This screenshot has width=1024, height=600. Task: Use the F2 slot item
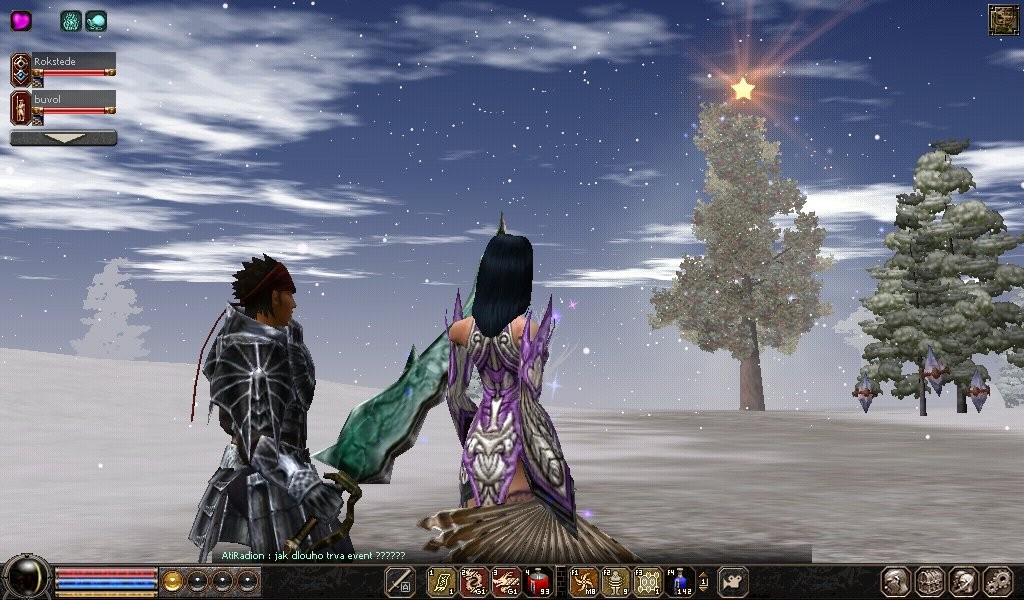coord(616,581)
